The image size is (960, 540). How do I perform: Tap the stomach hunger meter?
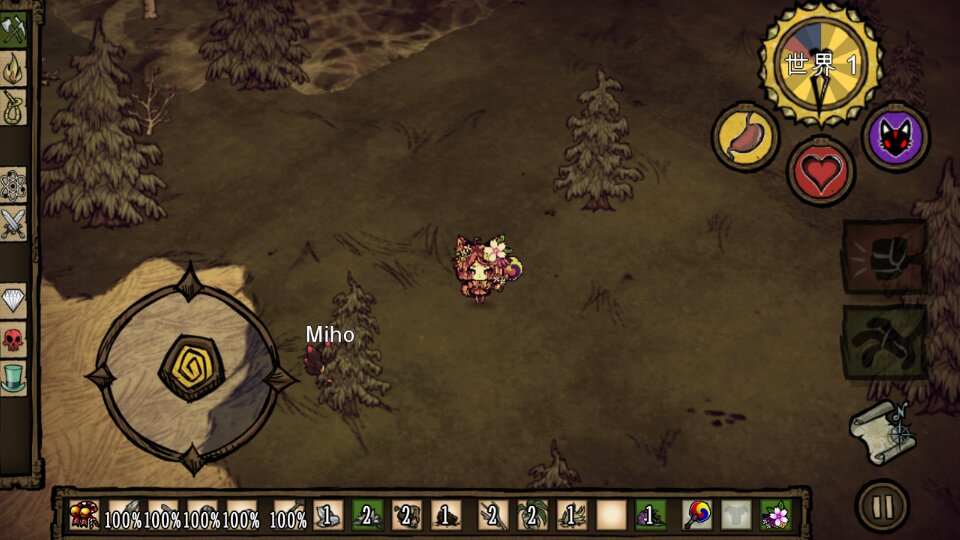[x=745, y=136]
